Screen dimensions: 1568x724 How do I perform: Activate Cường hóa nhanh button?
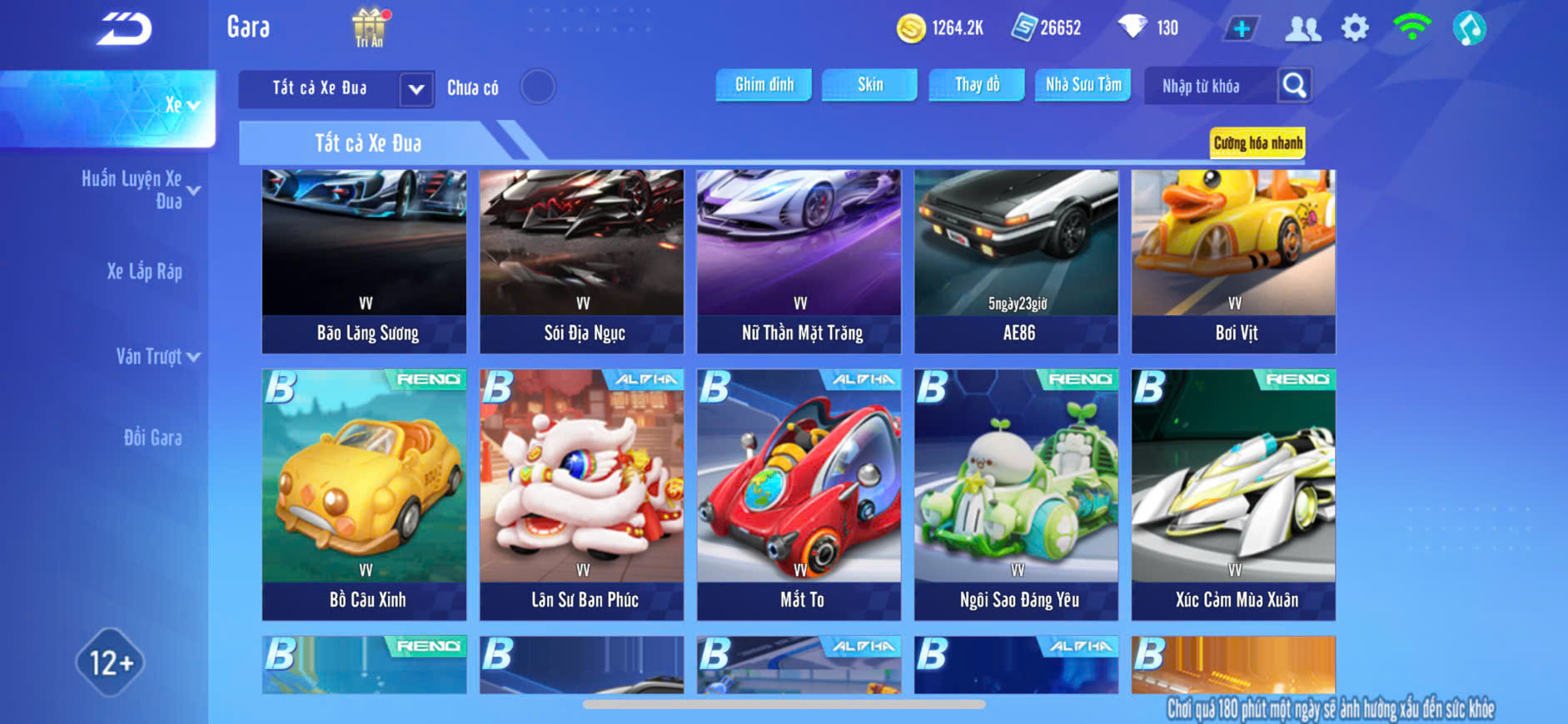[1257, 143]
